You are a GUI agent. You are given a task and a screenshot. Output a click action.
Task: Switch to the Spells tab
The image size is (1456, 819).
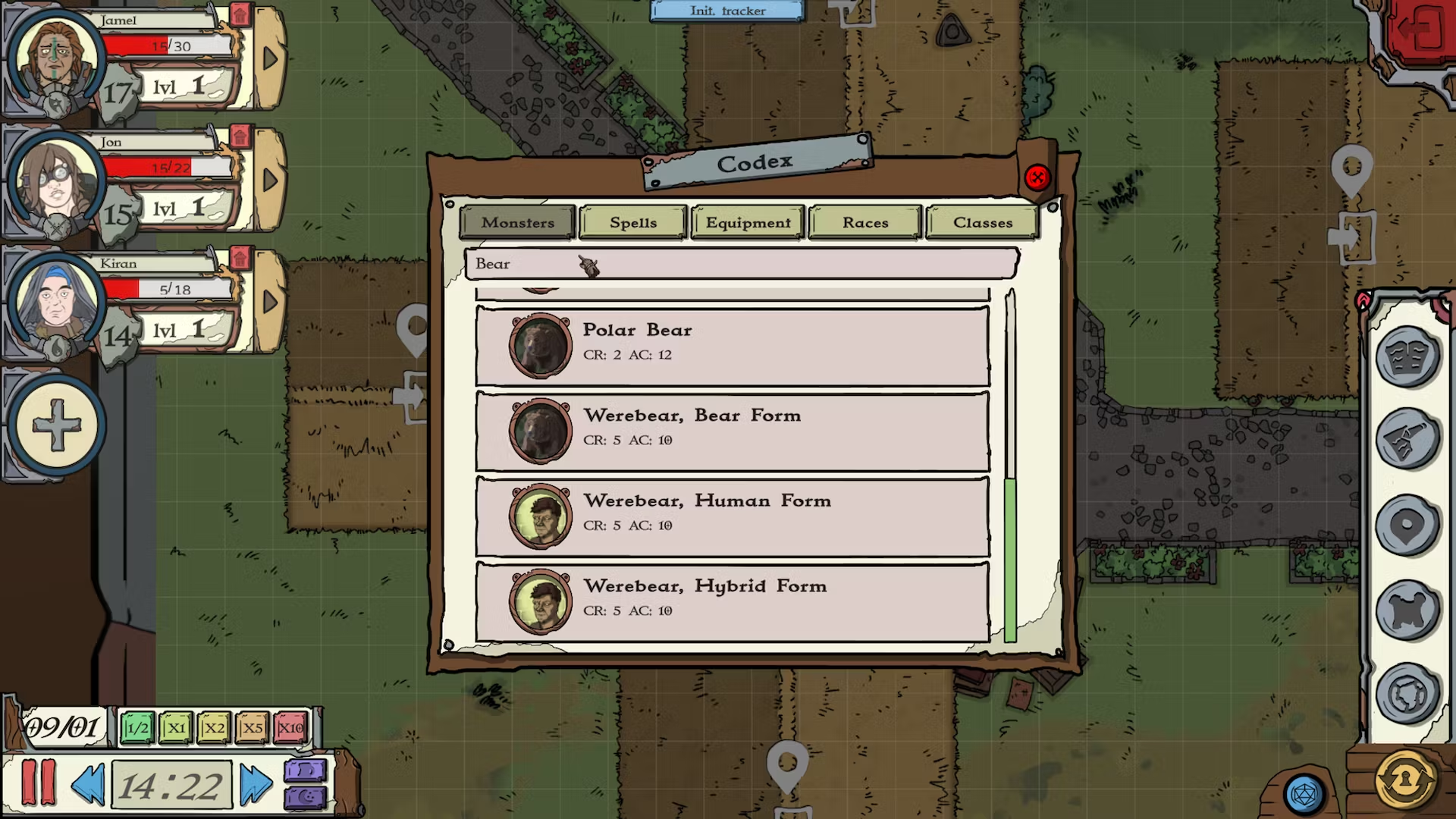click(x=632, y=222)
